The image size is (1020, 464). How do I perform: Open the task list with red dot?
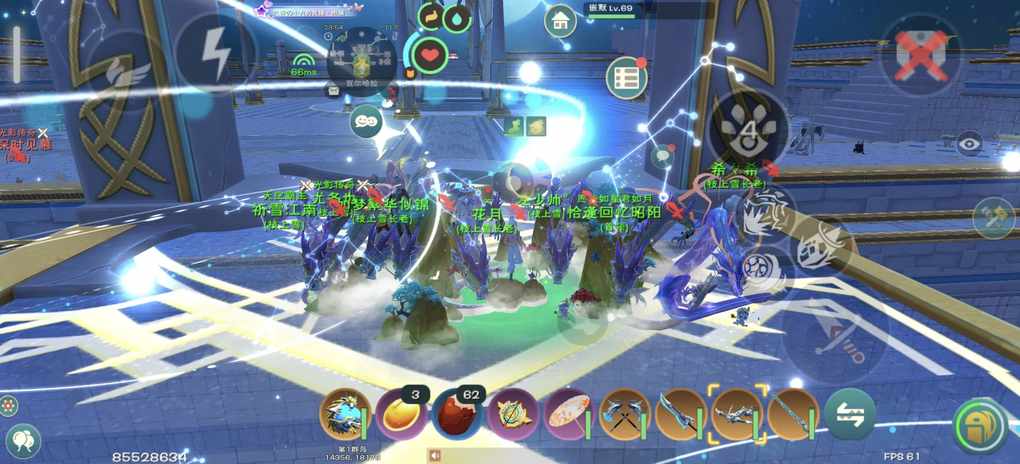click(x=626, y=77)
